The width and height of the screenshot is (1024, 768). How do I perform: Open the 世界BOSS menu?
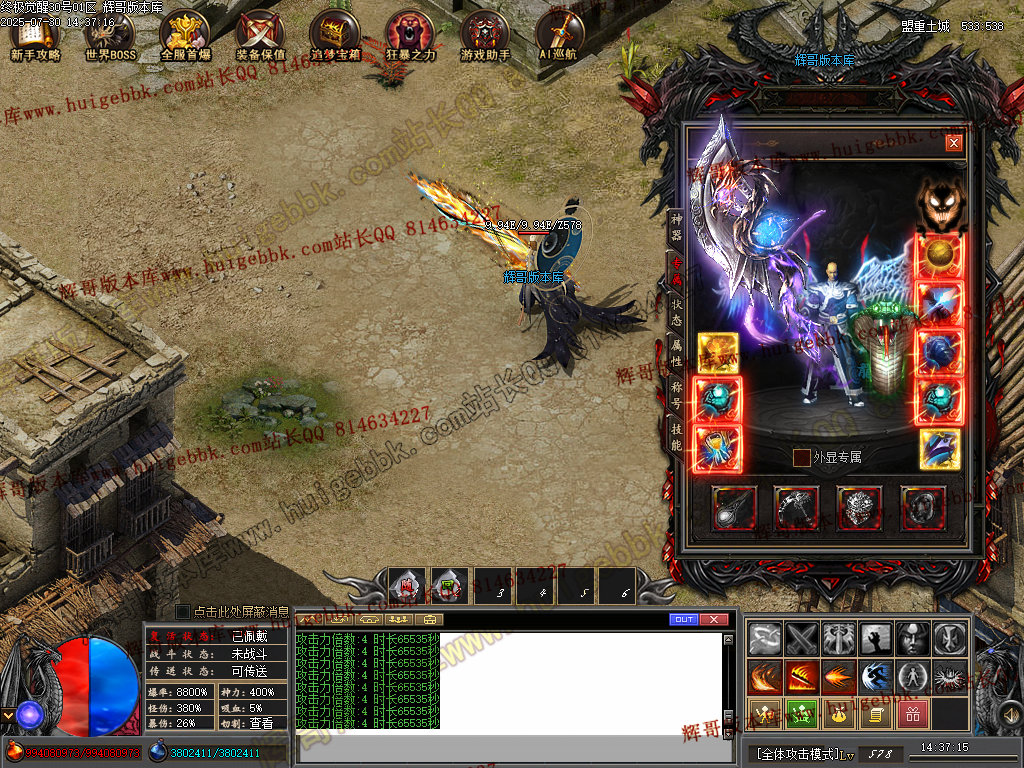[110, 36]
